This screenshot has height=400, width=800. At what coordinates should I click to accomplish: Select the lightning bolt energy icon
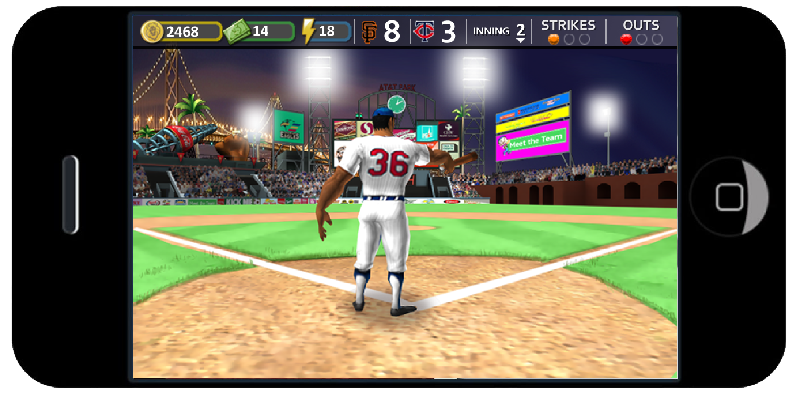click(309, 31)
